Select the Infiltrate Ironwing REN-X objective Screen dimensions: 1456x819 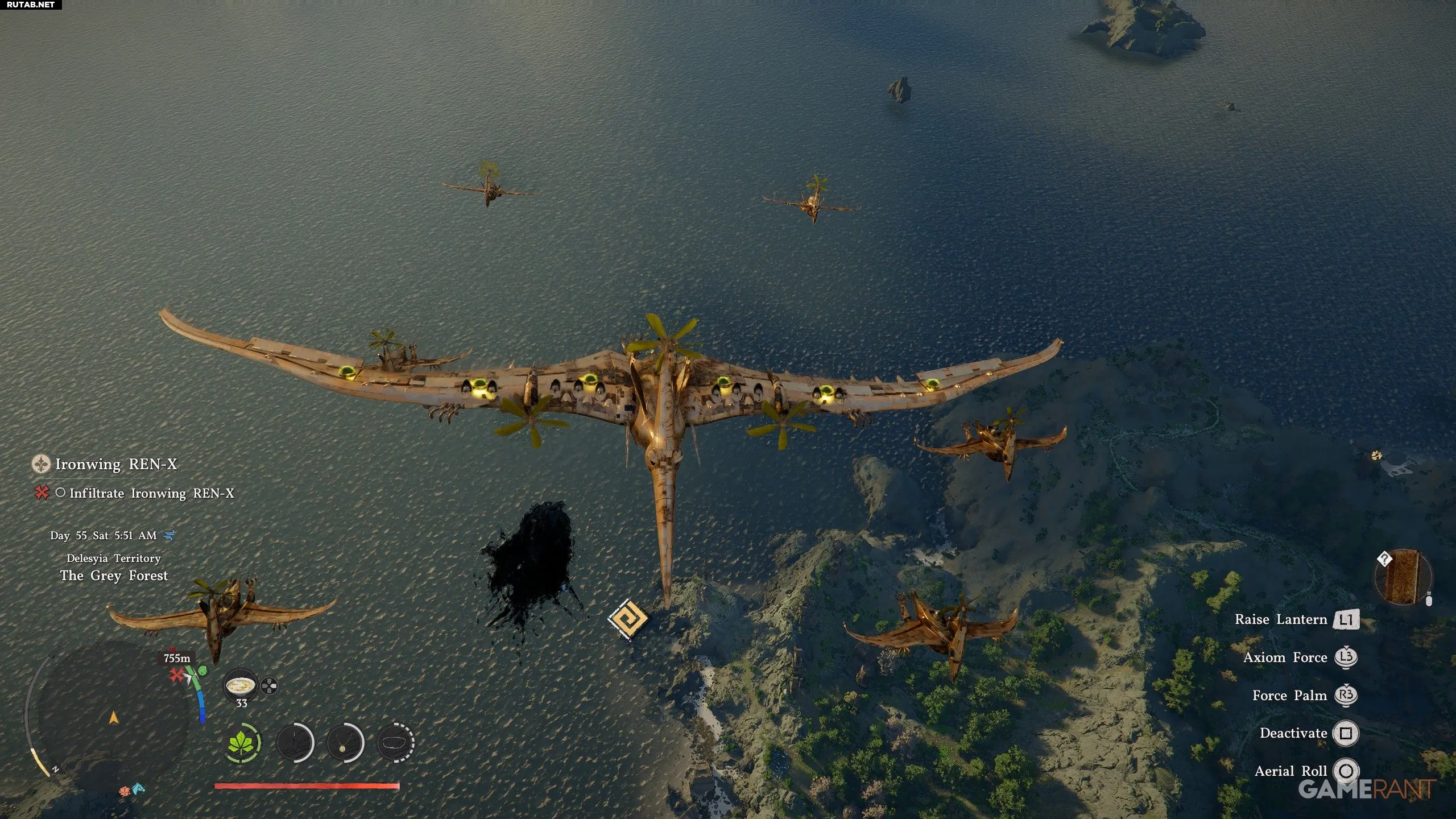[151, 493]
